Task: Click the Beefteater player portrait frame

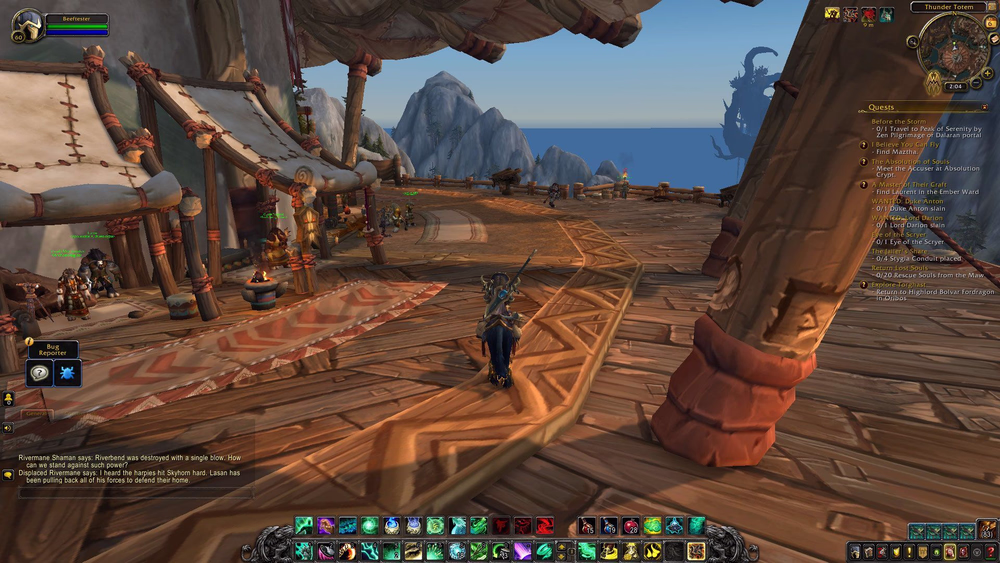Action: coord(27,27)
